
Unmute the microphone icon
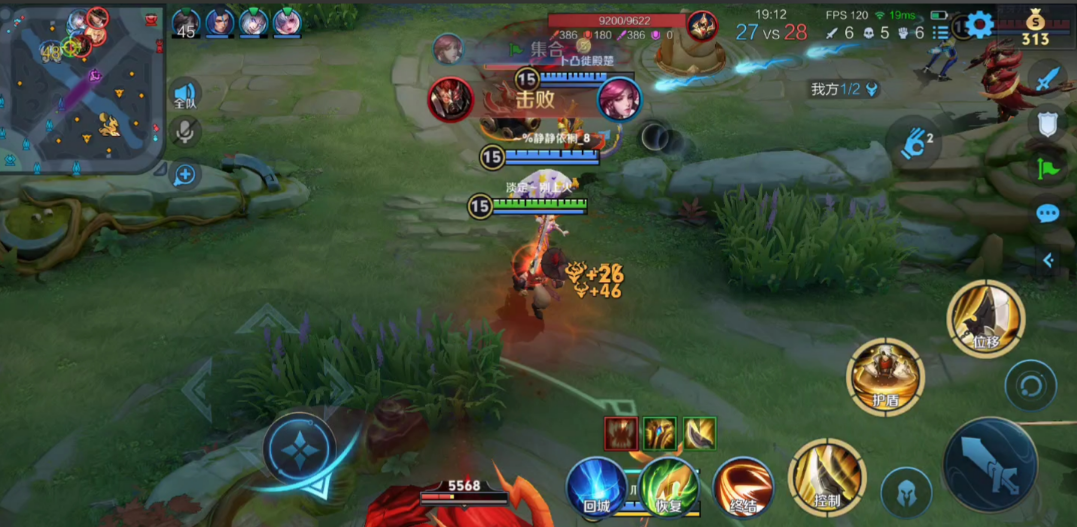(185, 131)
